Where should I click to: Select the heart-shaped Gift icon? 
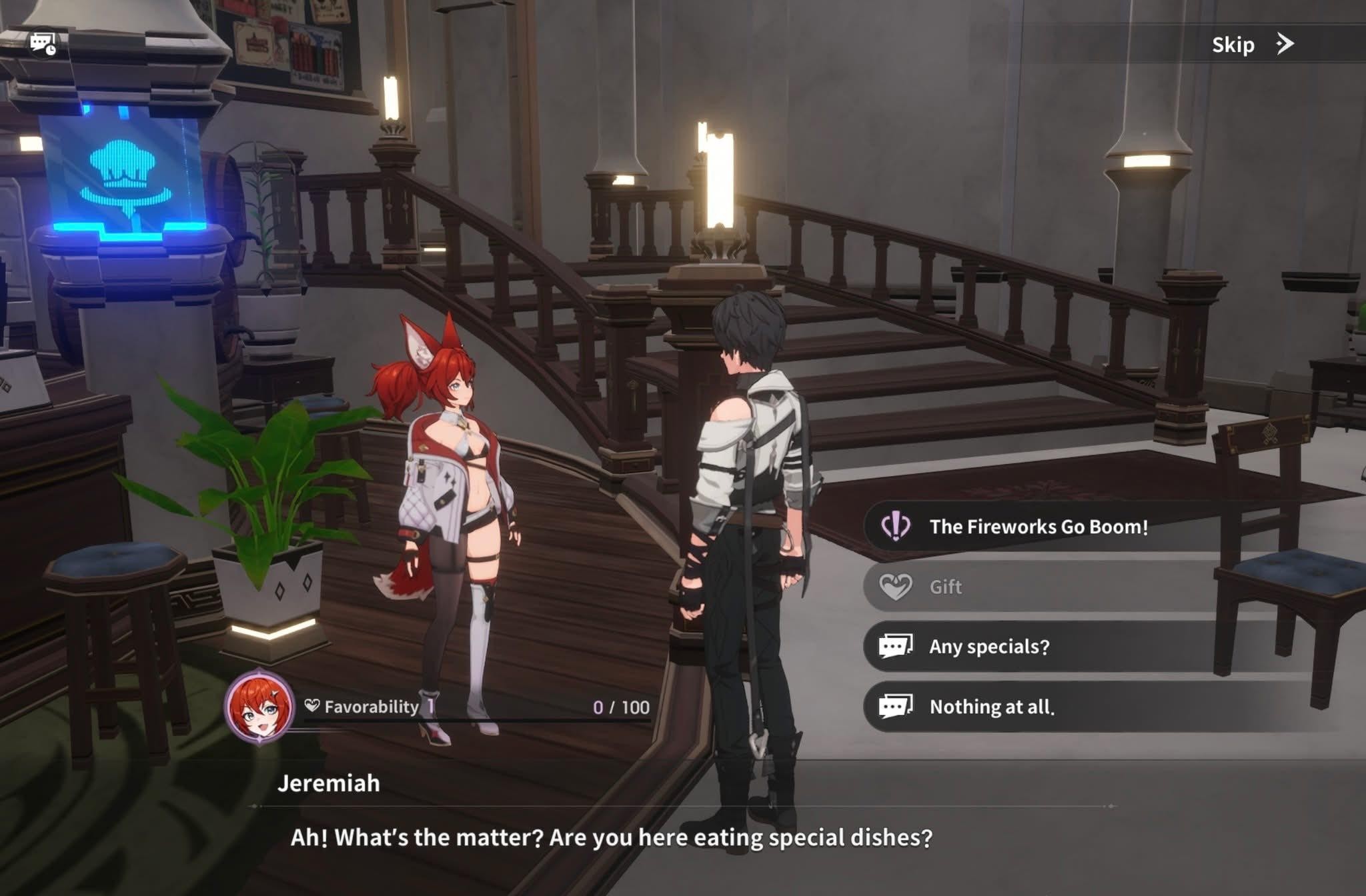897,587
